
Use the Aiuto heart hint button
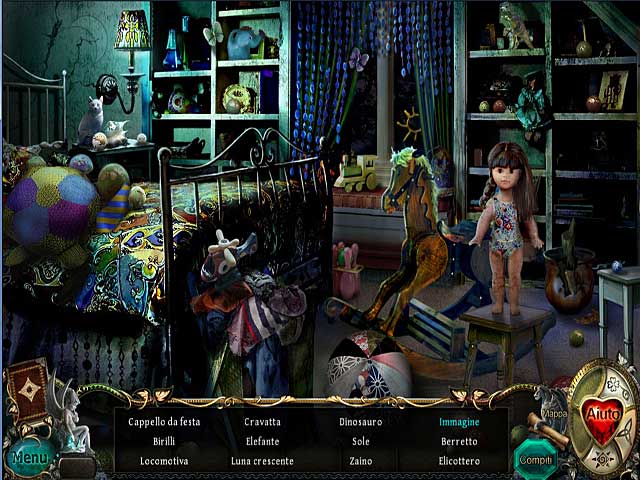click(x=602, y=412)
